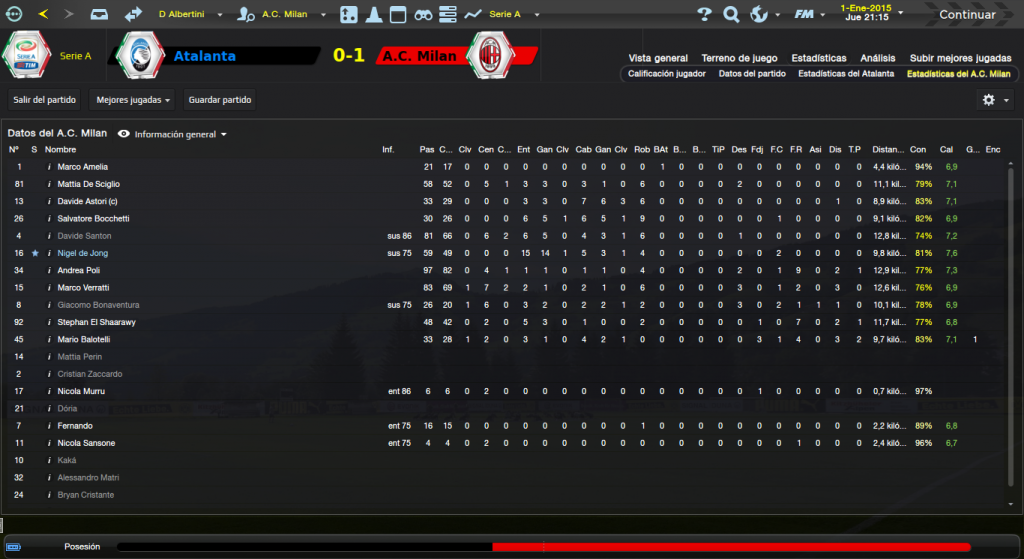Sort table by Nombre column

60,150
